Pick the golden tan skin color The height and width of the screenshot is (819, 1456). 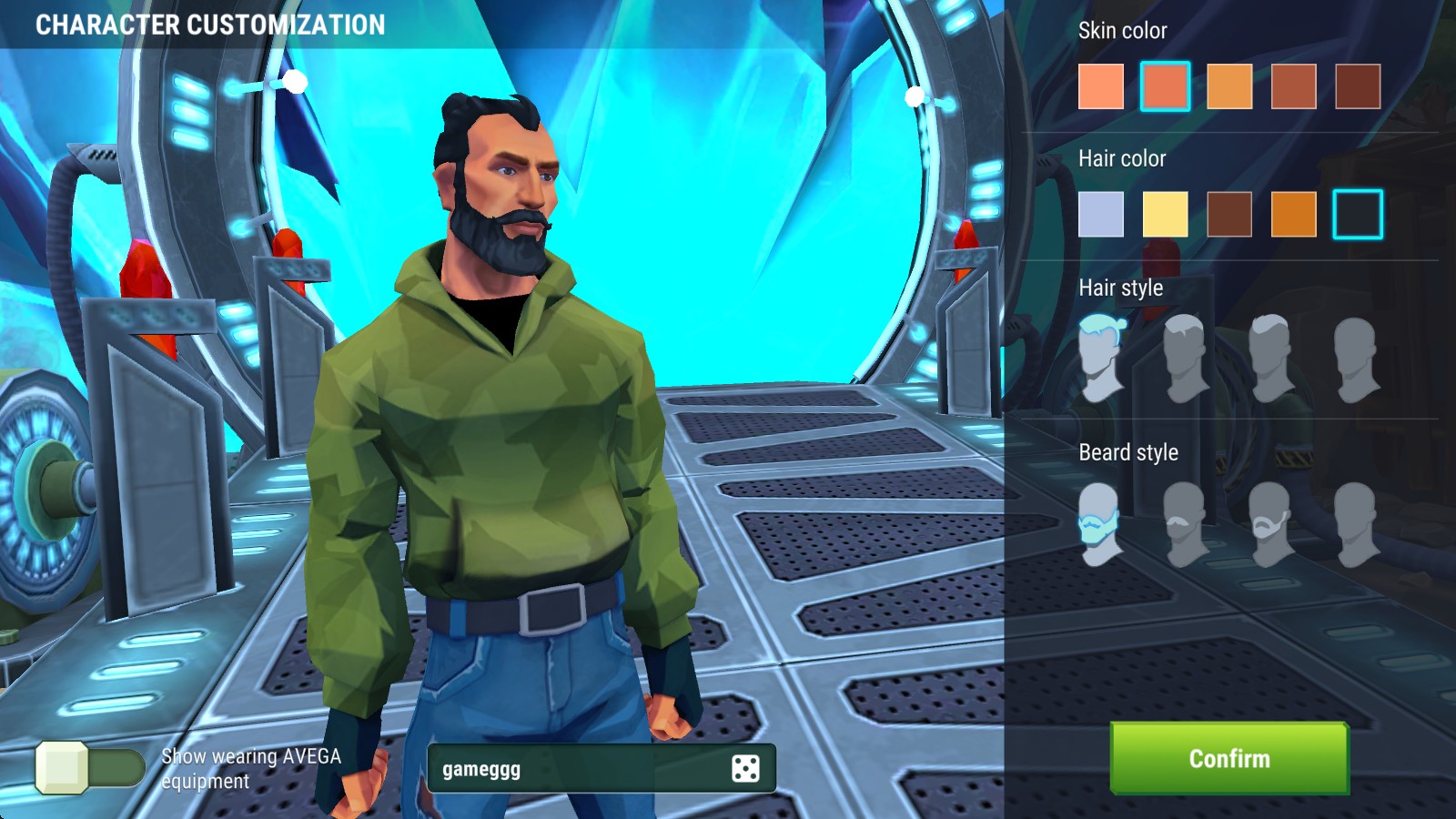(x=1229, y=86)
